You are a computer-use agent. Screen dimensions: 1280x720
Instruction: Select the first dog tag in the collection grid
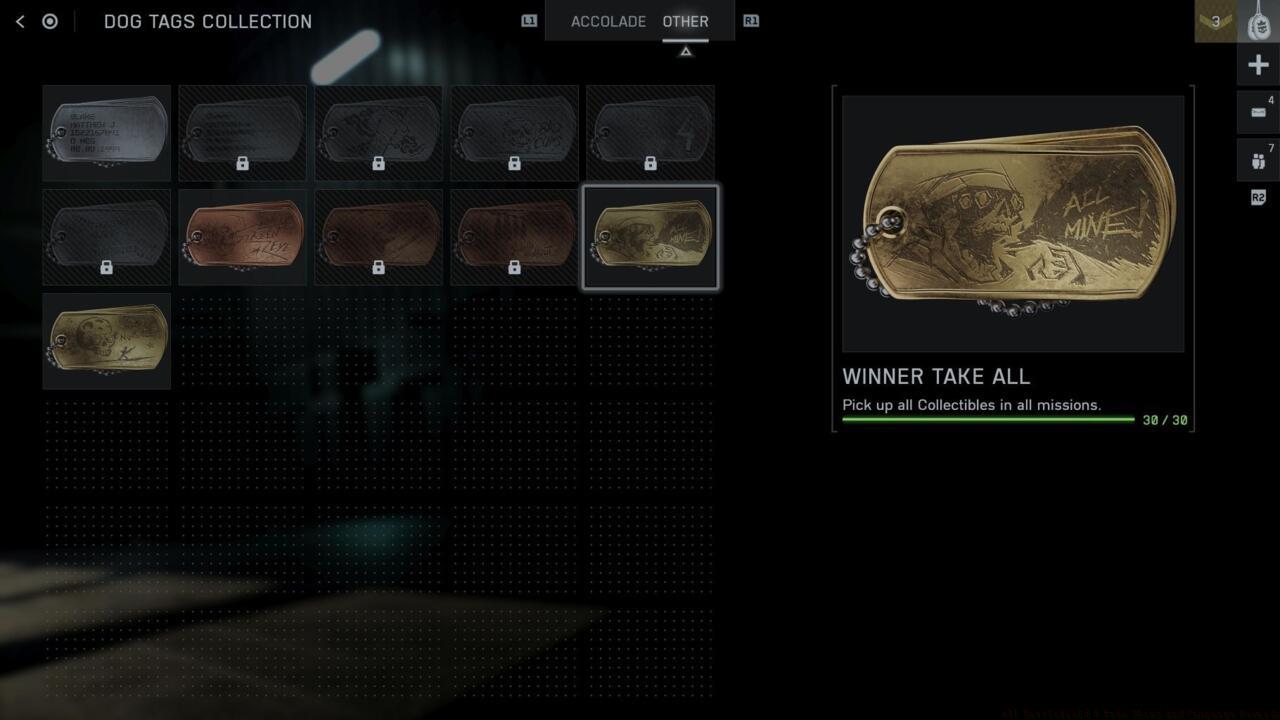click(106, 132)
